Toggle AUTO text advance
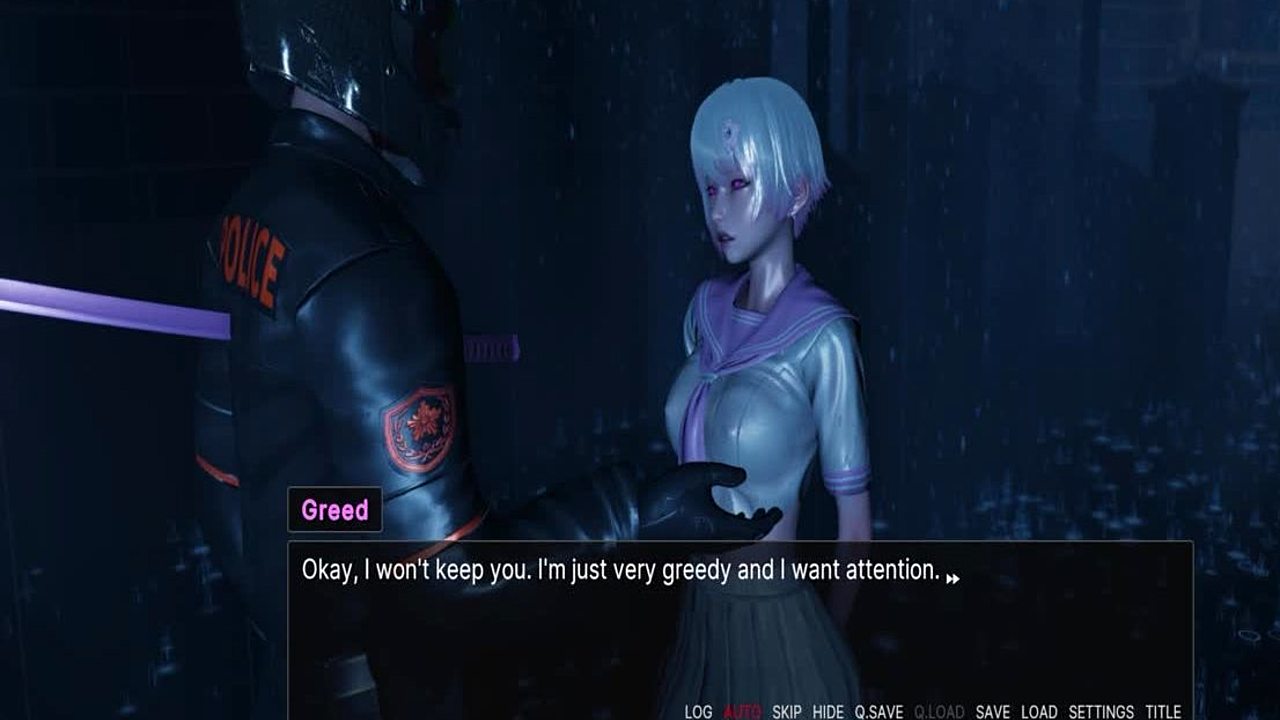1280x720 pixels. click(x=742, y=712)
